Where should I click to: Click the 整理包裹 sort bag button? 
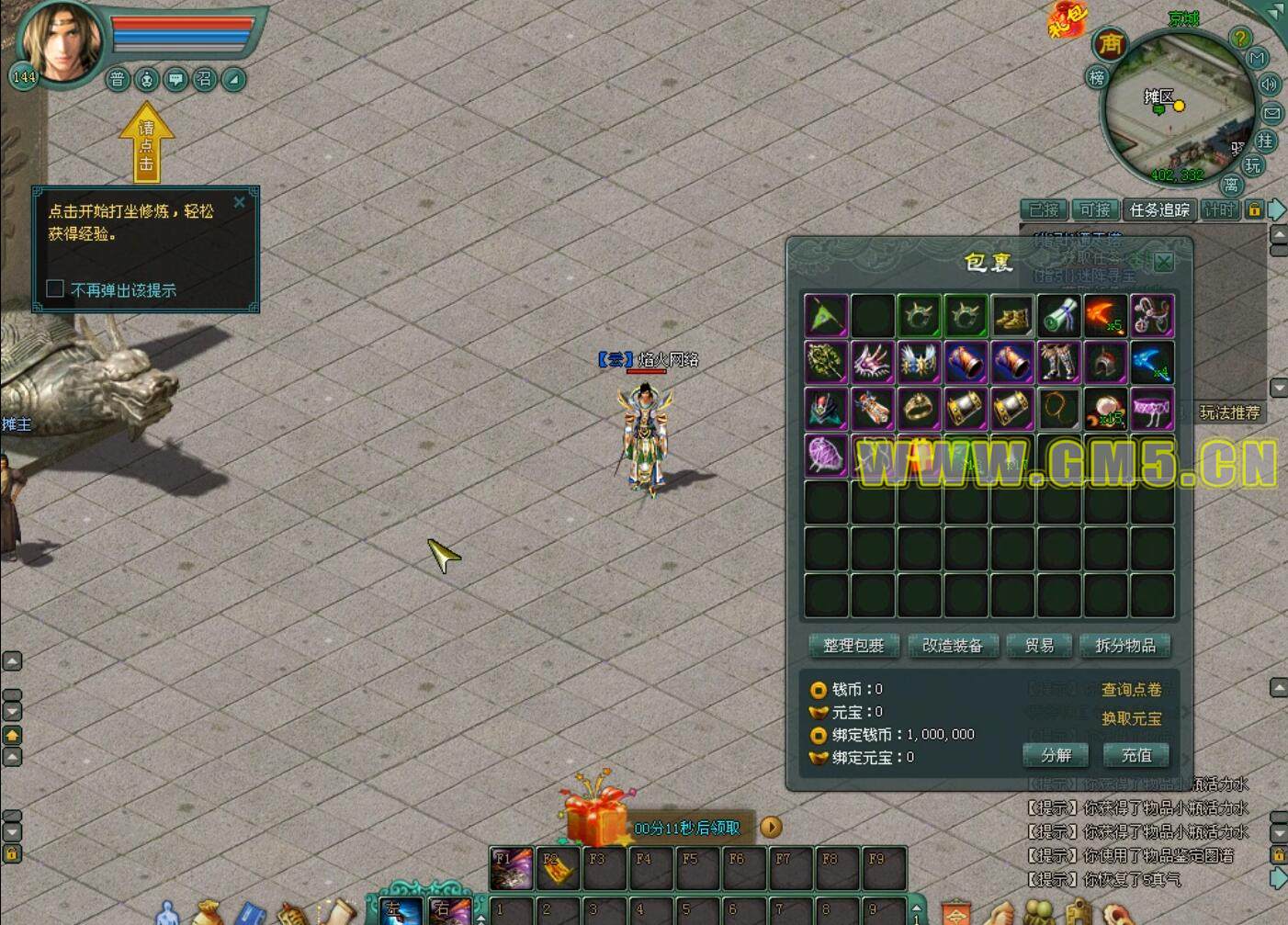point(853,646)
